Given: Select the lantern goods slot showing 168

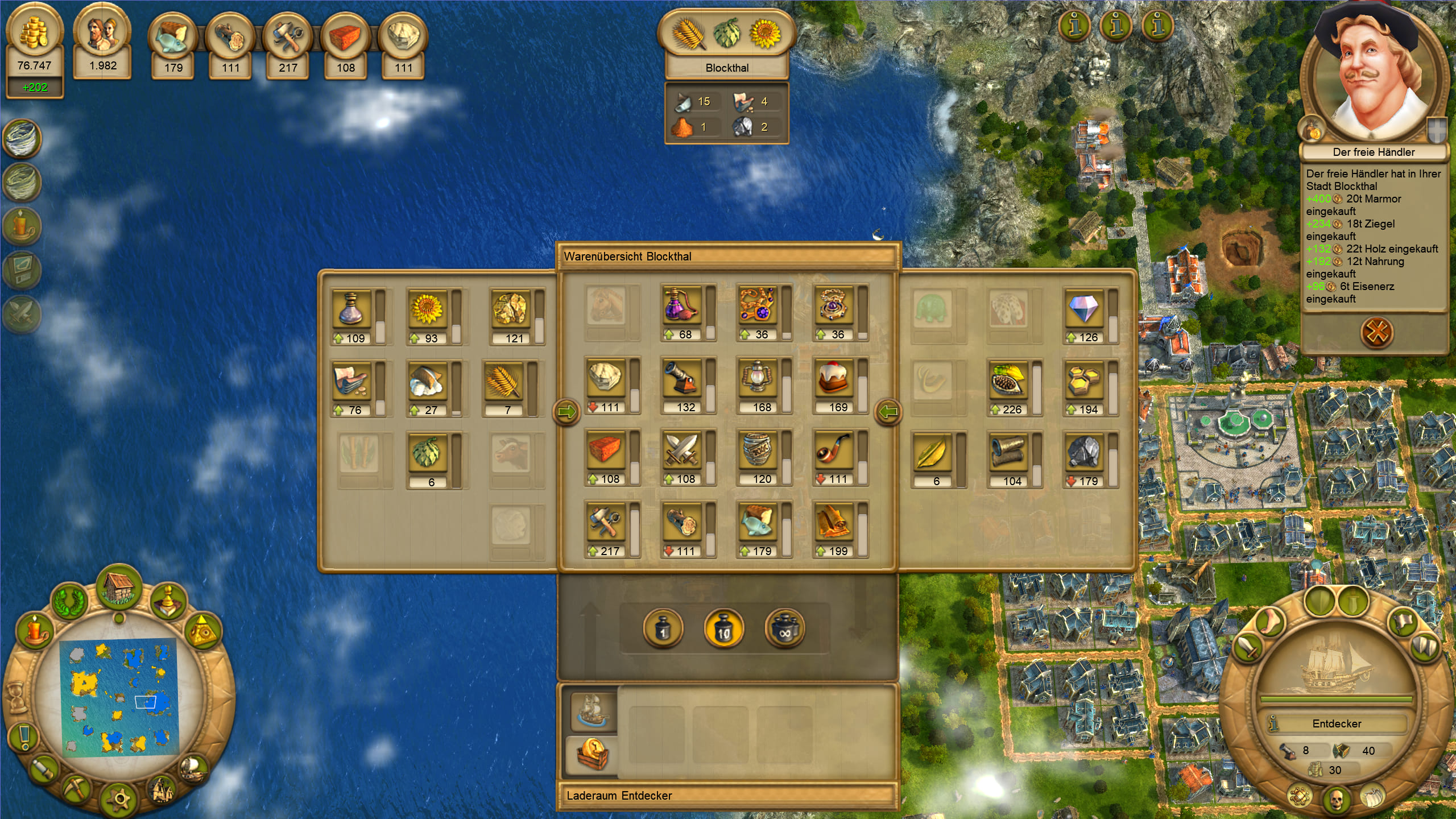Looking at the screenshot, I should point(758,379).
